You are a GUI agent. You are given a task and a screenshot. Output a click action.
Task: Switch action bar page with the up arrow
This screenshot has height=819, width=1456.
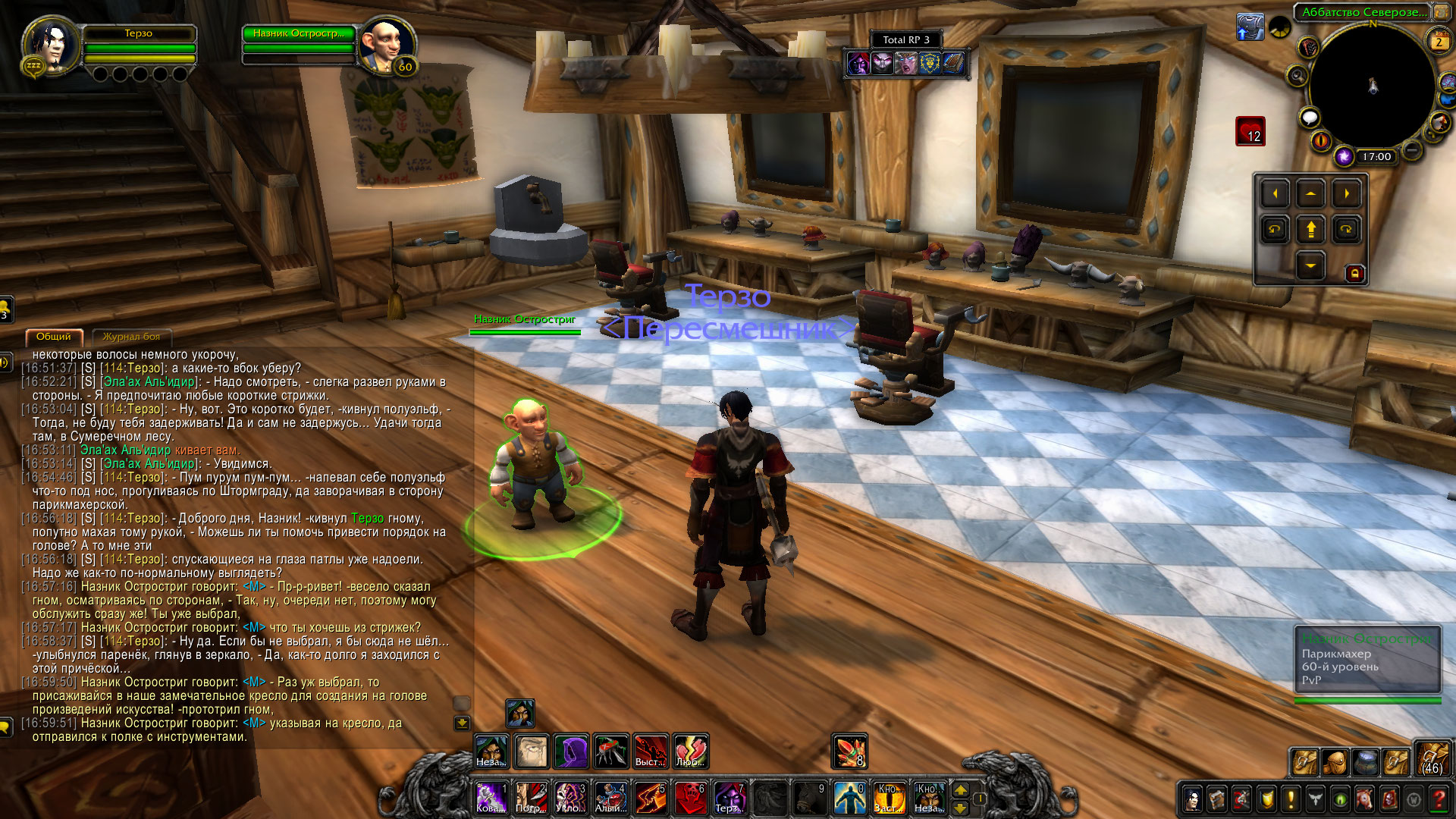tap(960, 790)
